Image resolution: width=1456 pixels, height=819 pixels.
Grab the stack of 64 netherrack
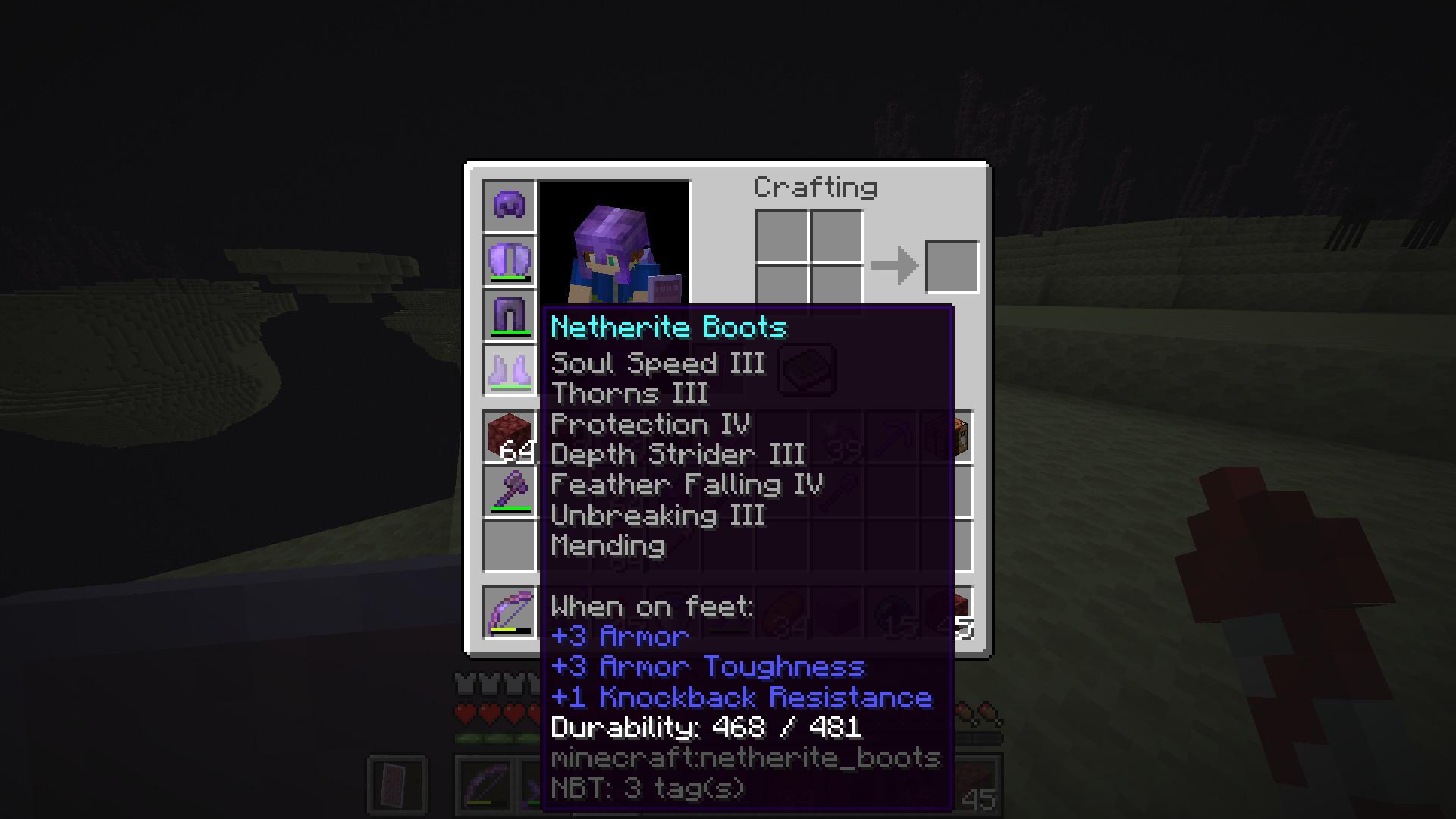508,438
